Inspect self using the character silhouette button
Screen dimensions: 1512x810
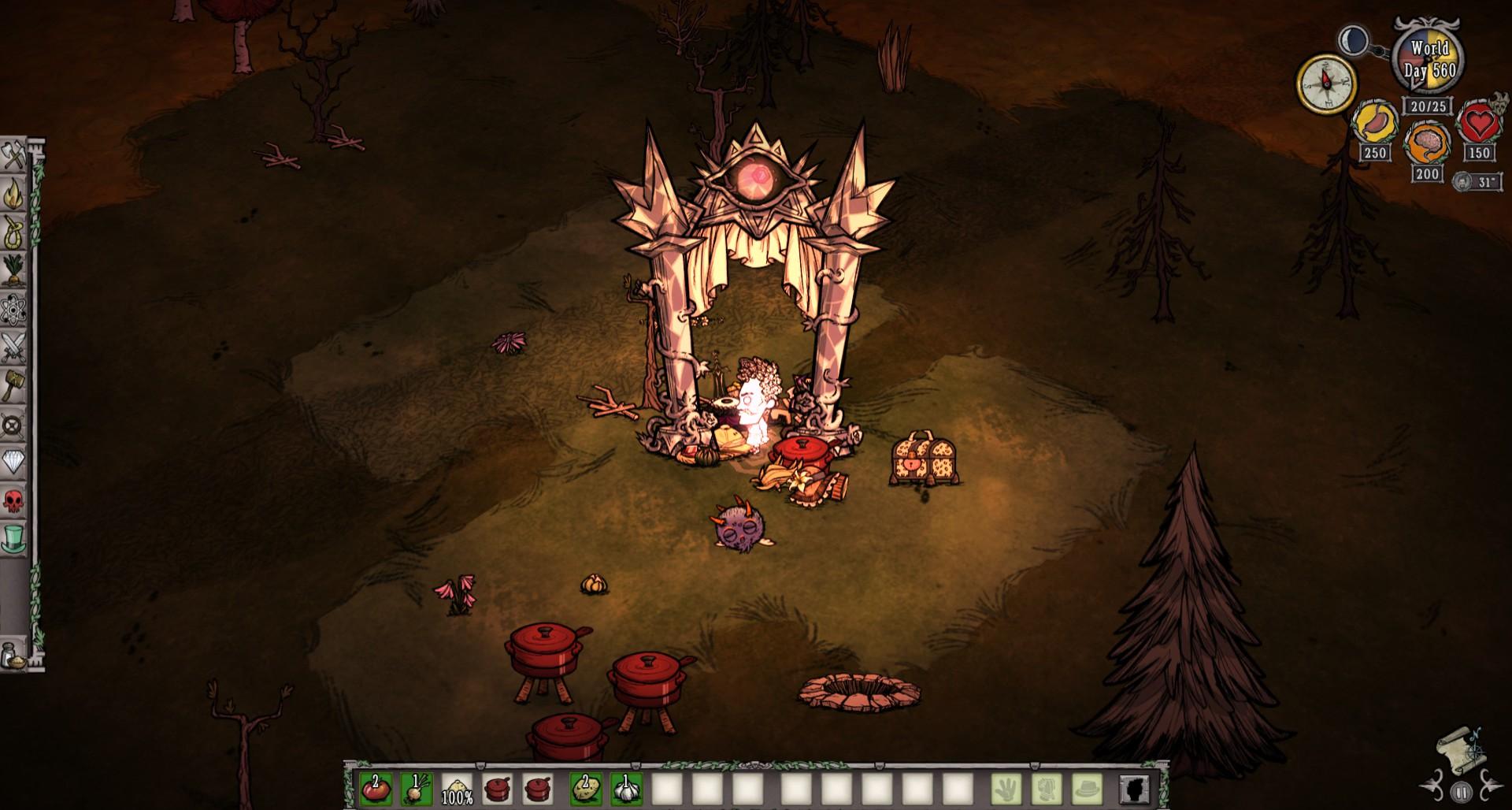pyautogui.click(x=1135, y=788)
